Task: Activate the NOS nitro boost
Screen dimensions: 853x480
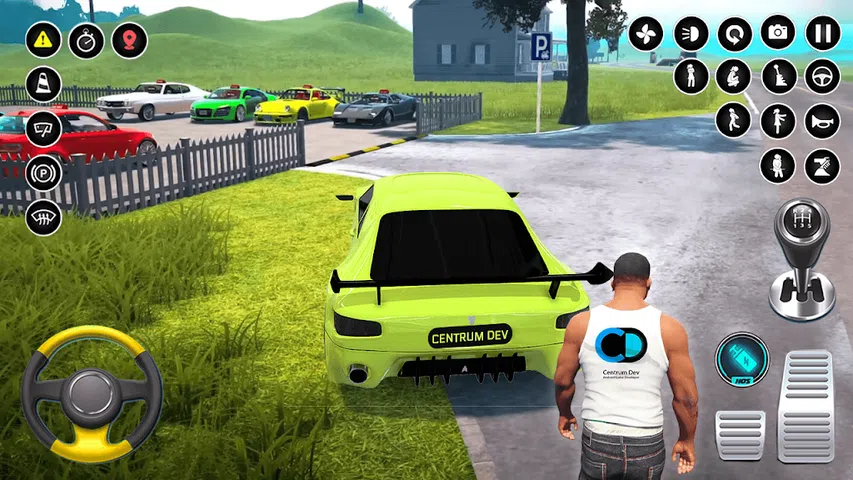Action: click(742, 360)
